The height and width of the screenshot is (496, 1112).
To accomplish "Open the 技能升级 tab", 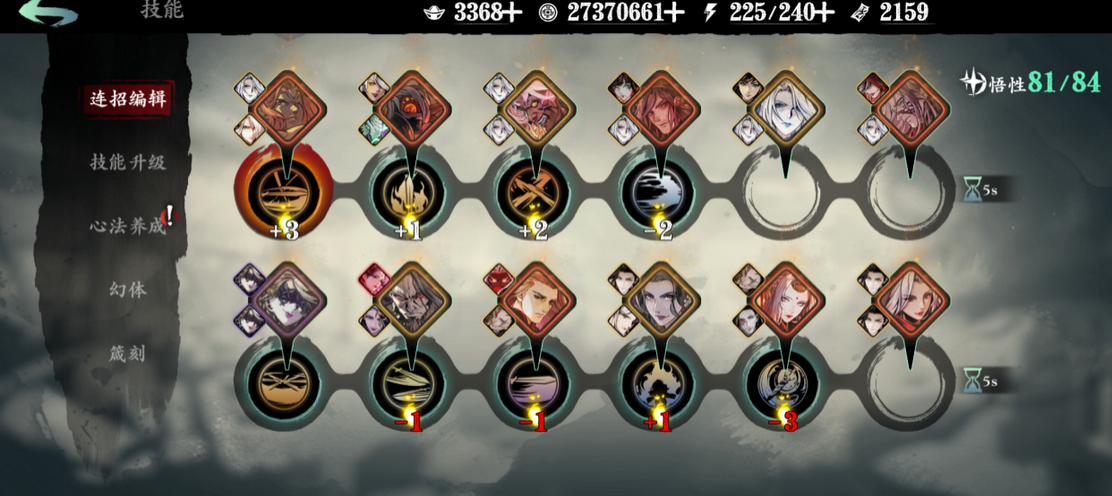I will (x=127, y=161).
